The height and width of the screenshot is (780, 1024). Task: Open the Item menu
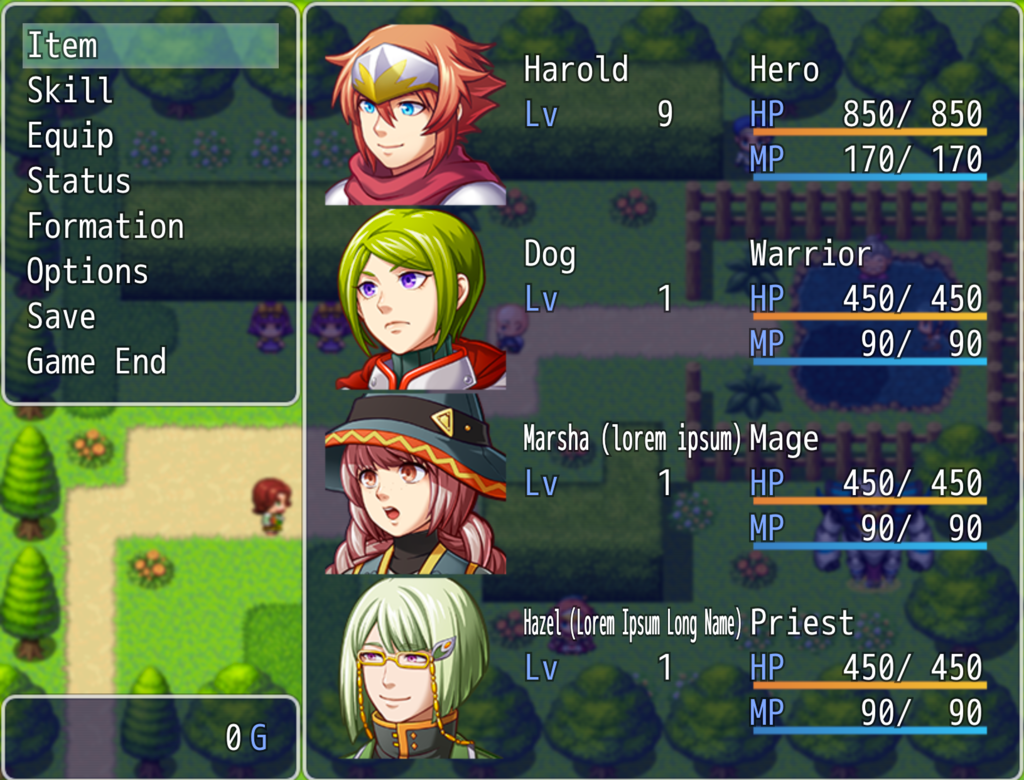62,46
